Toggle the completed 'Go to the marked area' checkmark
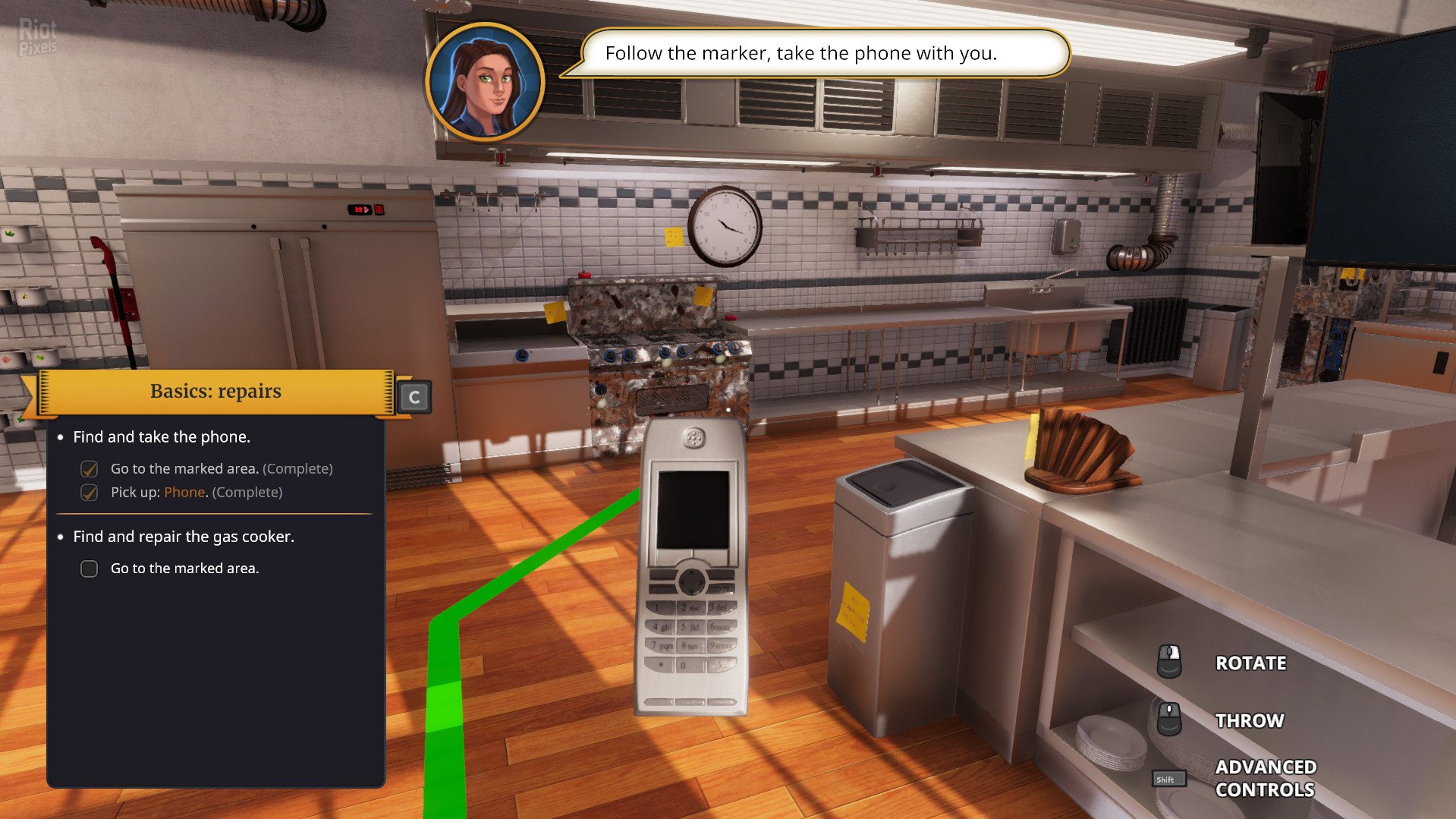1456x819 pixels. click(88, 468)
